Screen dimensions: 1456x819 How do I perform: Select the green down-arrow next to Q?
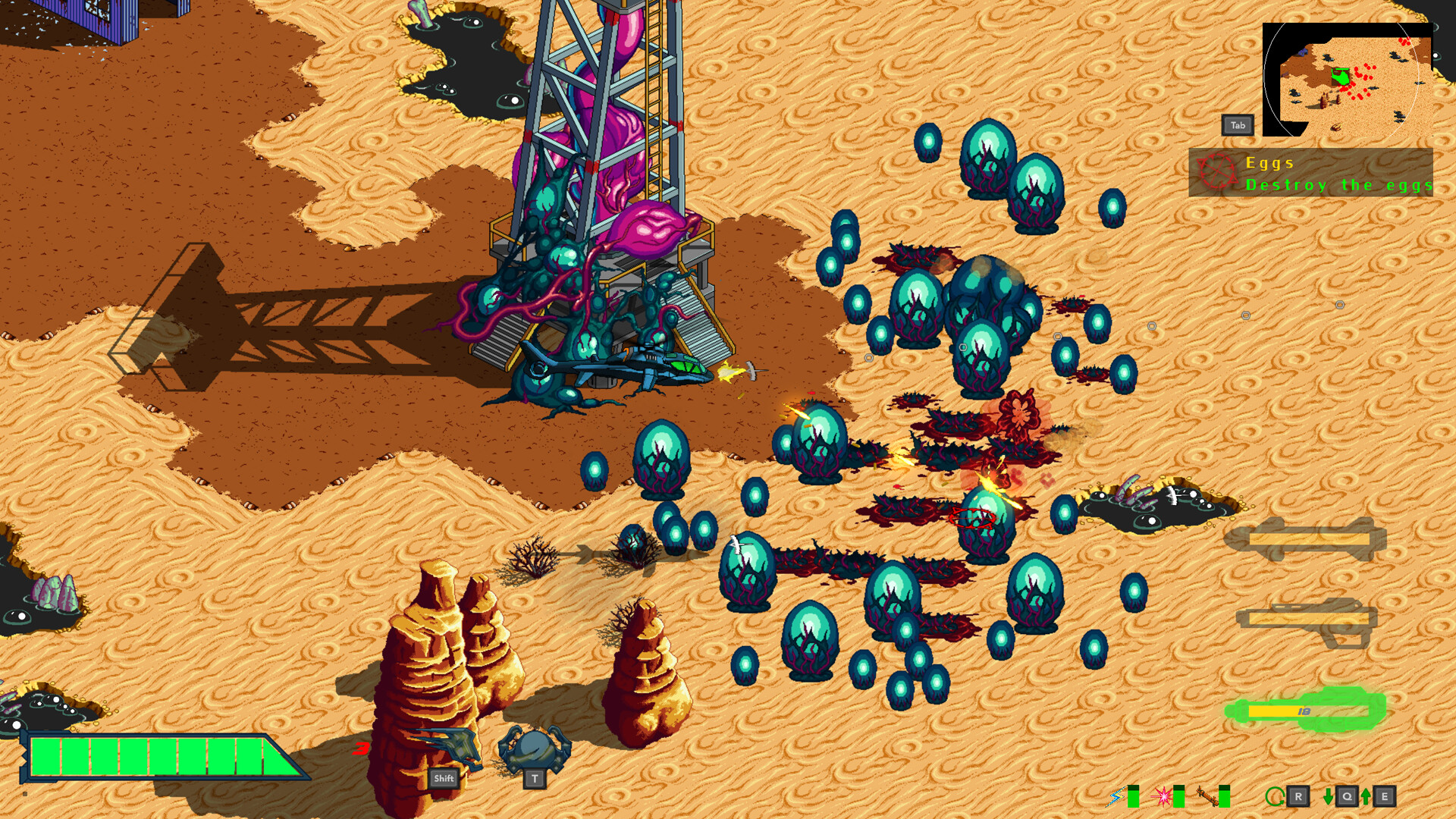[1328, 796]
